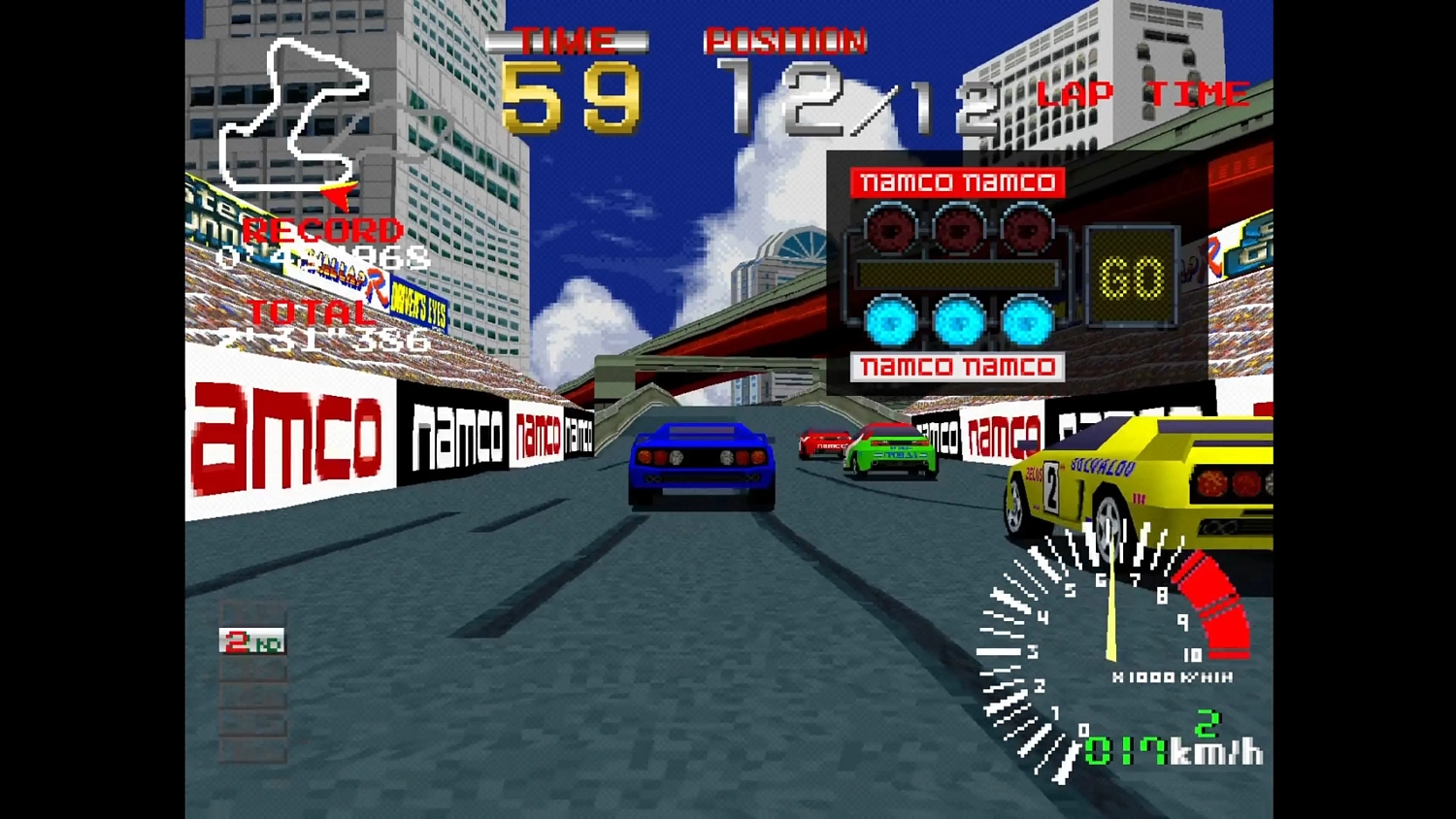
Task: Expand the 2nd place ranking marker
Action: [x=252, y=642]
